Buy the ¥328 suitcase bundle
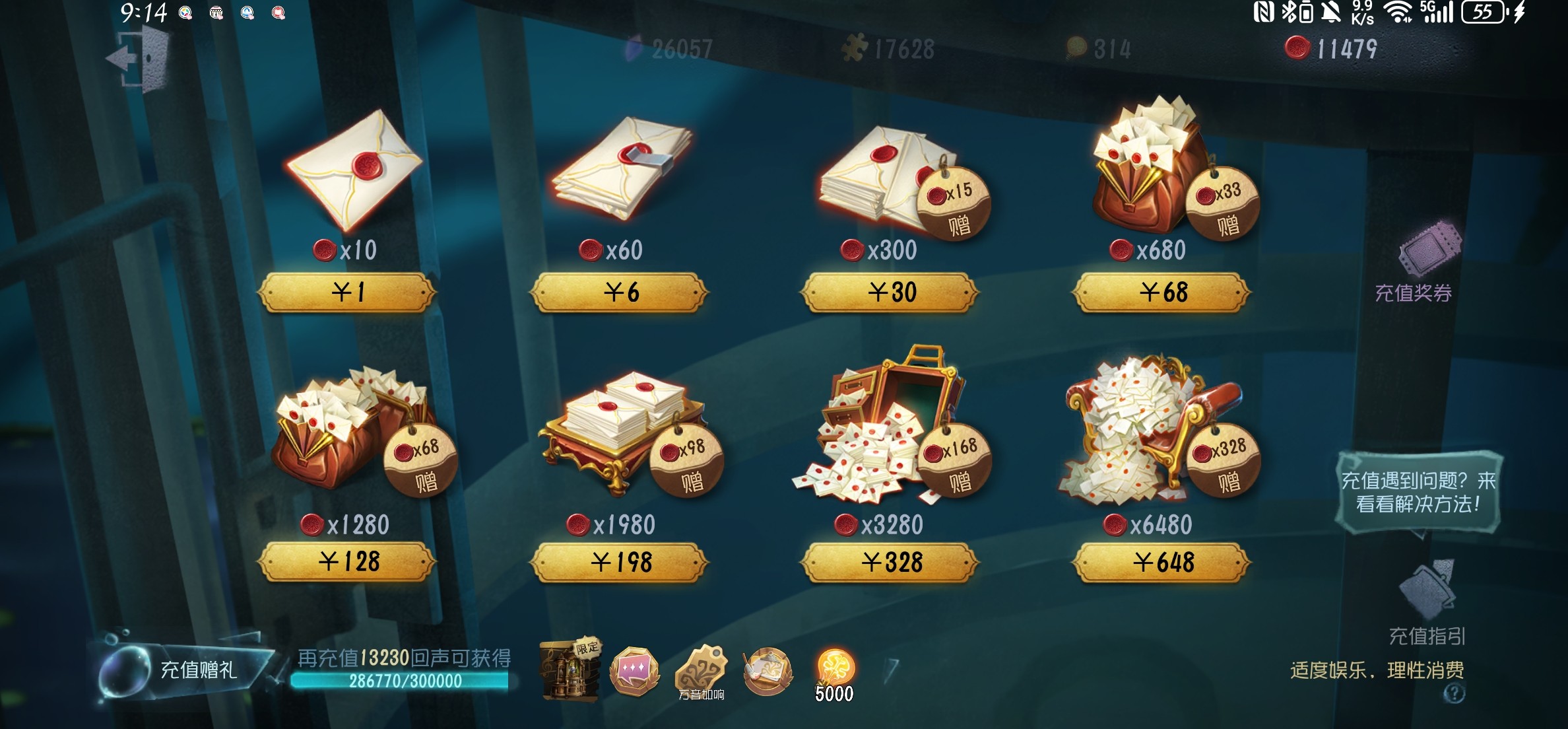 coord(890,562)
